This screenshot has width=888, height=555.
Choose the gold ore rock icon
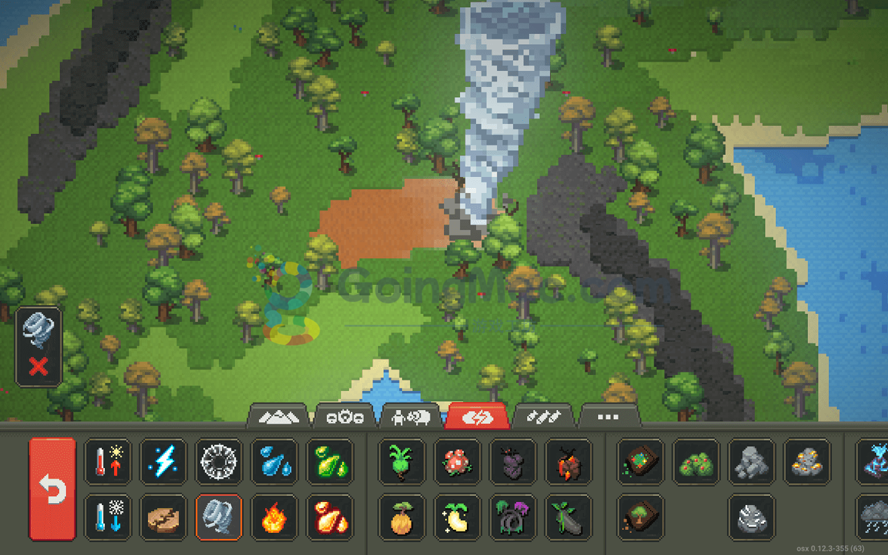[x=806, y=462]
